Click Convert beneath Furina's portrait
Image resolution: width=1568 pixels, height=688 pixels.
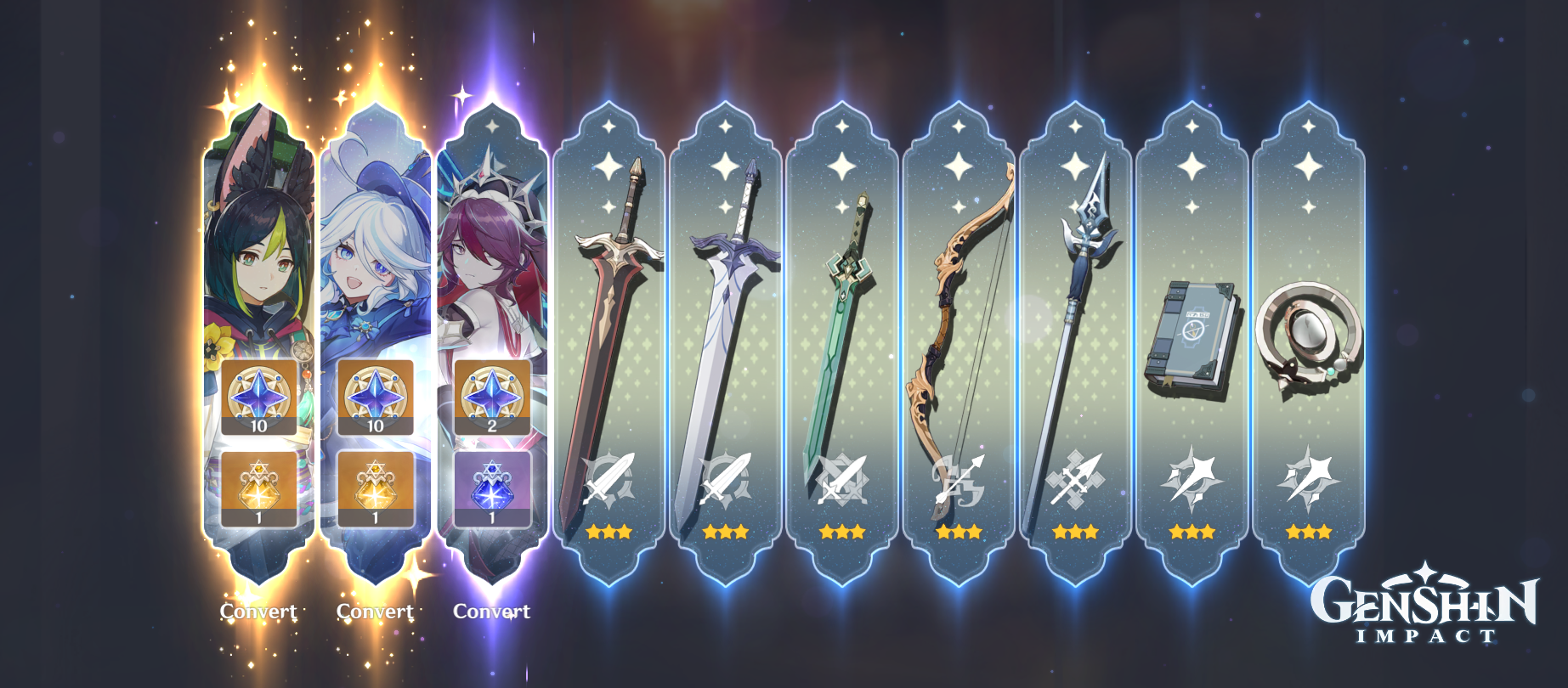coord(375,611)
